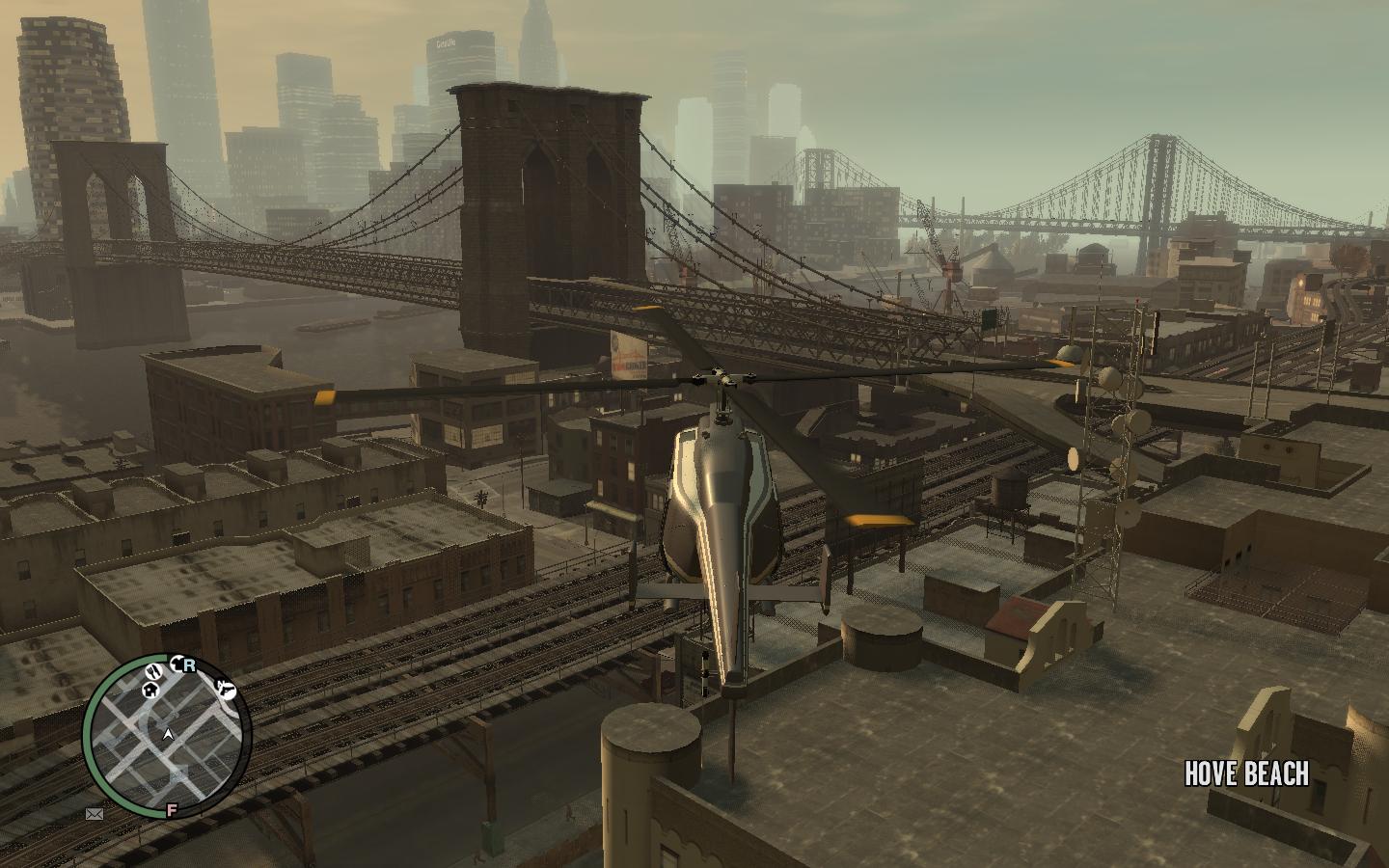Select the blue R contact marker
This screenshot has width=1389, height=868.
pos(189,665)
